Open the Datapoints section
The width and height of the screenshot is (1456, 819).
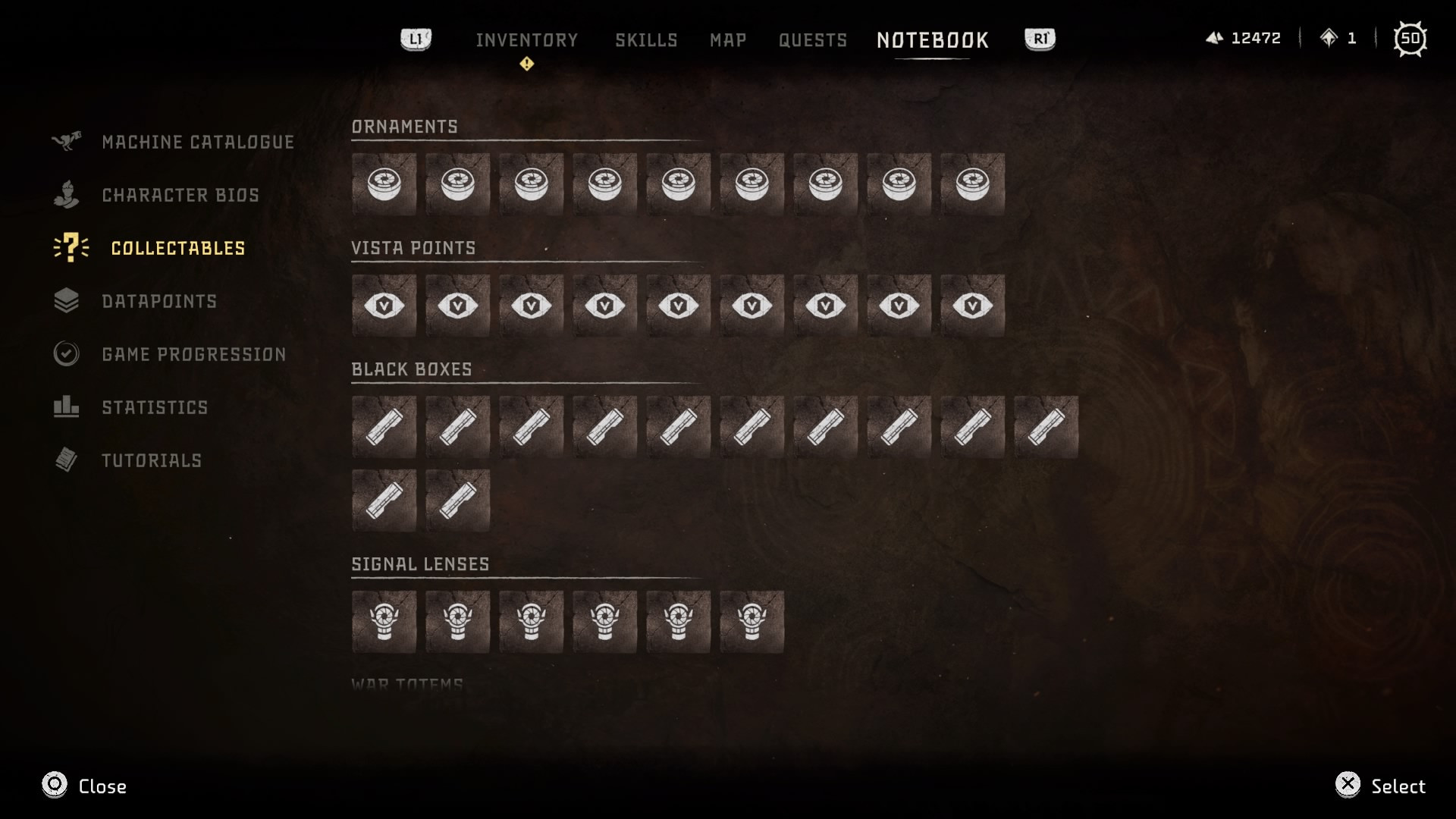coord(159,301)
